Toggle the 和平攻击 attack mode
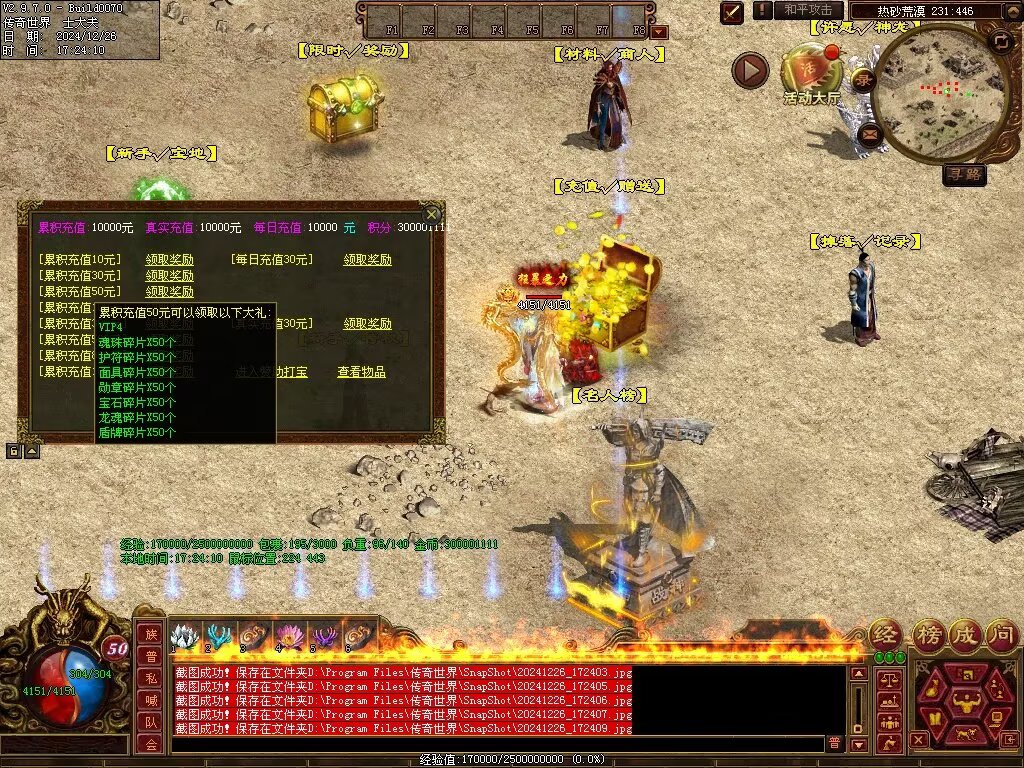 (808, 10)
